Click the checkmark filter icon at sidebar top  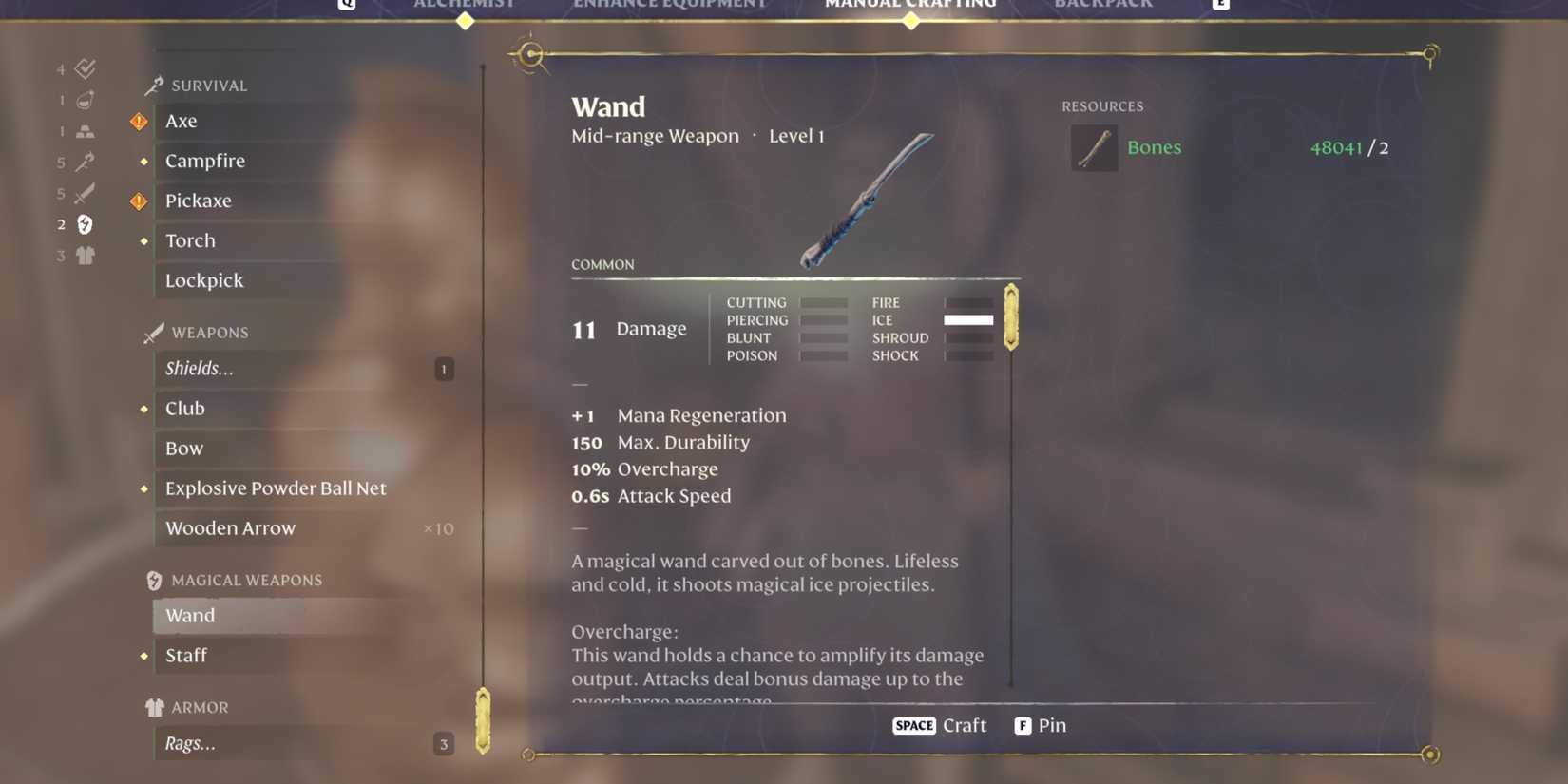[x=86, y=67]
